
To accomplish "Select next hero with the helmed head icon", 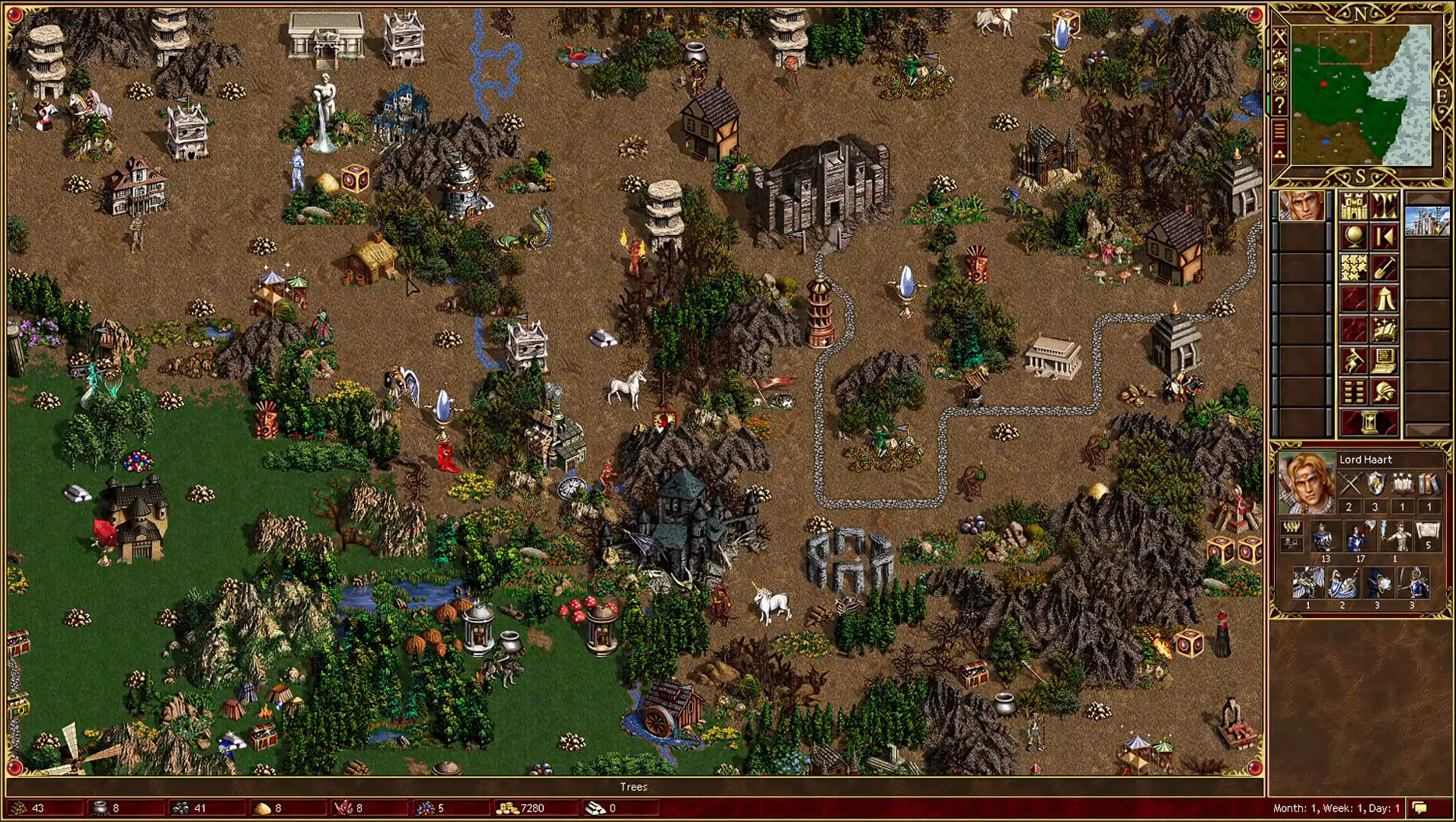I will pyautogui.click(x=1385, y=390).
